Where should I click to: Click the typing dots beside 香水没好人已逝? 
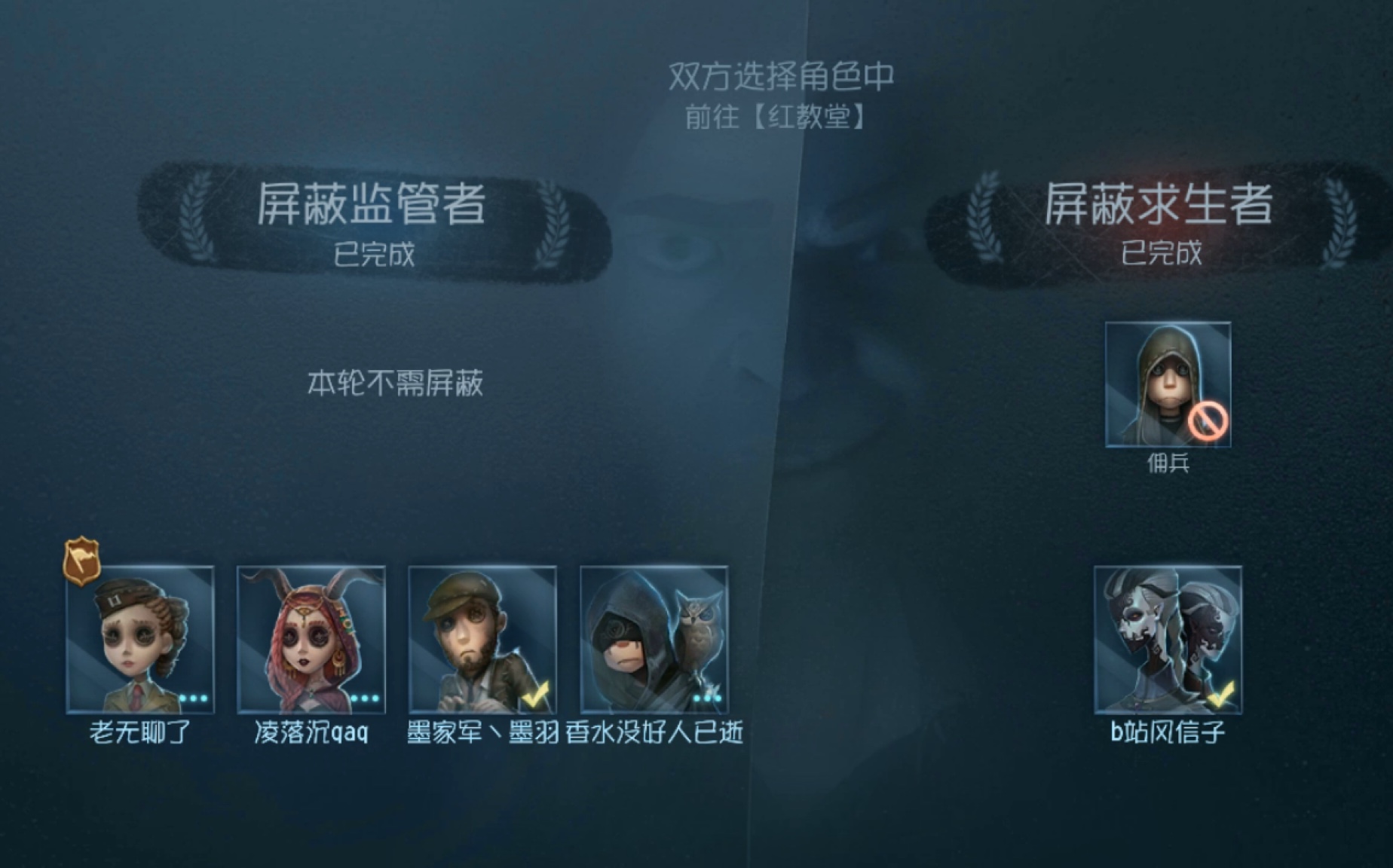(x=706, y=699)
